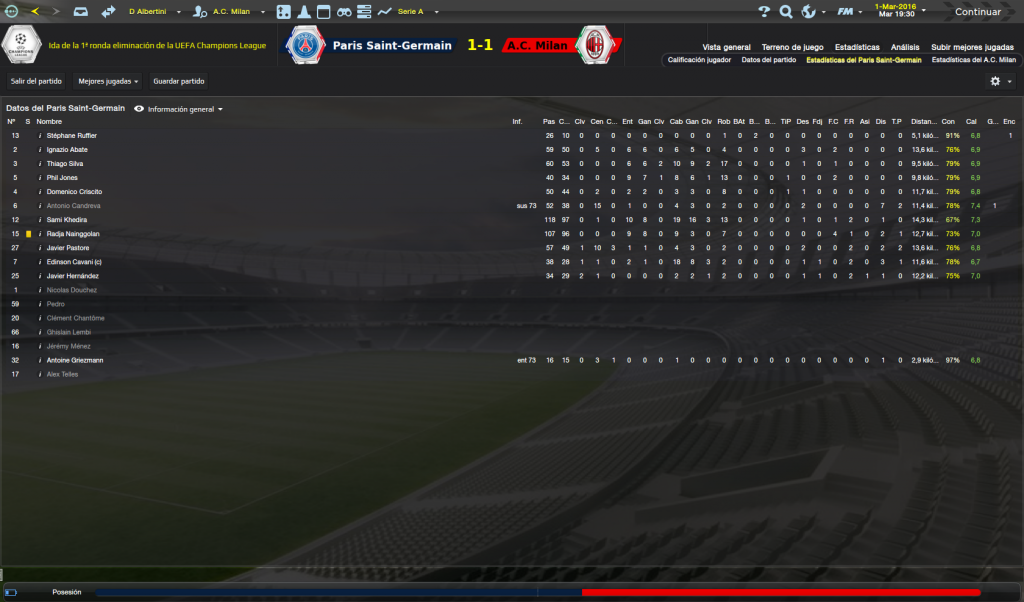Go back with the yellow arrow
This screenshot has height=602, width=1024.
click(x=35, y=12)
